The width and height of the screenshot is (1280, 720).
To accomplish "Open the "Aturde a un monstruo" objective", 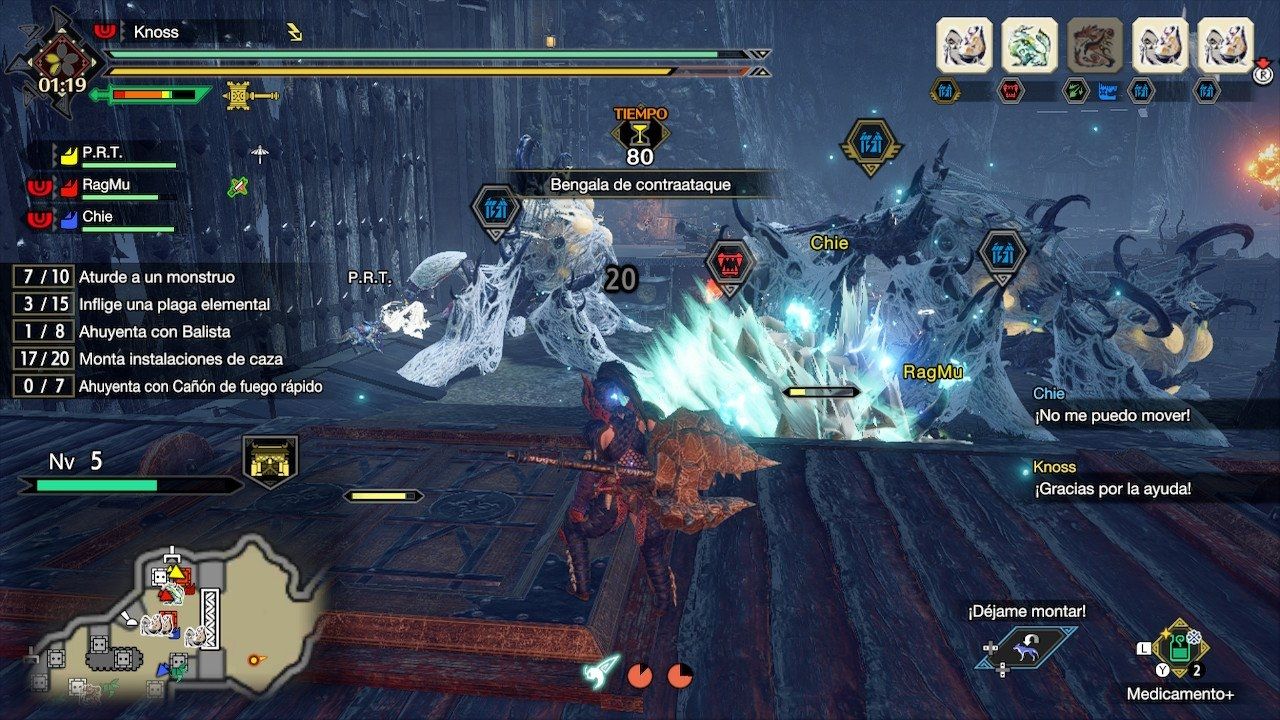I will [x=155, y=276].
